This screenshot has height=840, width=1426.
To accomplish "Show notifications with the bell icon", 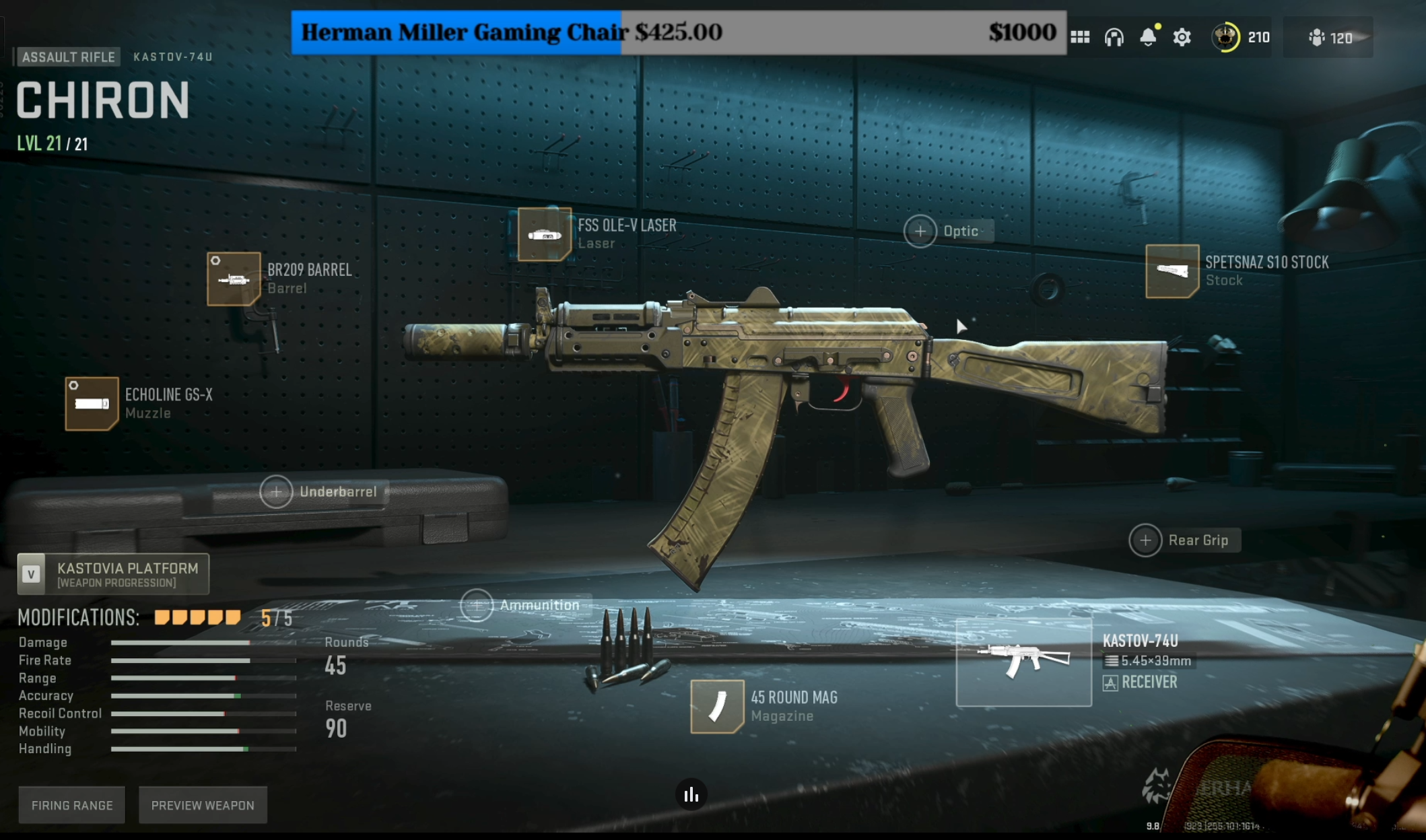I will [1149, 37].
